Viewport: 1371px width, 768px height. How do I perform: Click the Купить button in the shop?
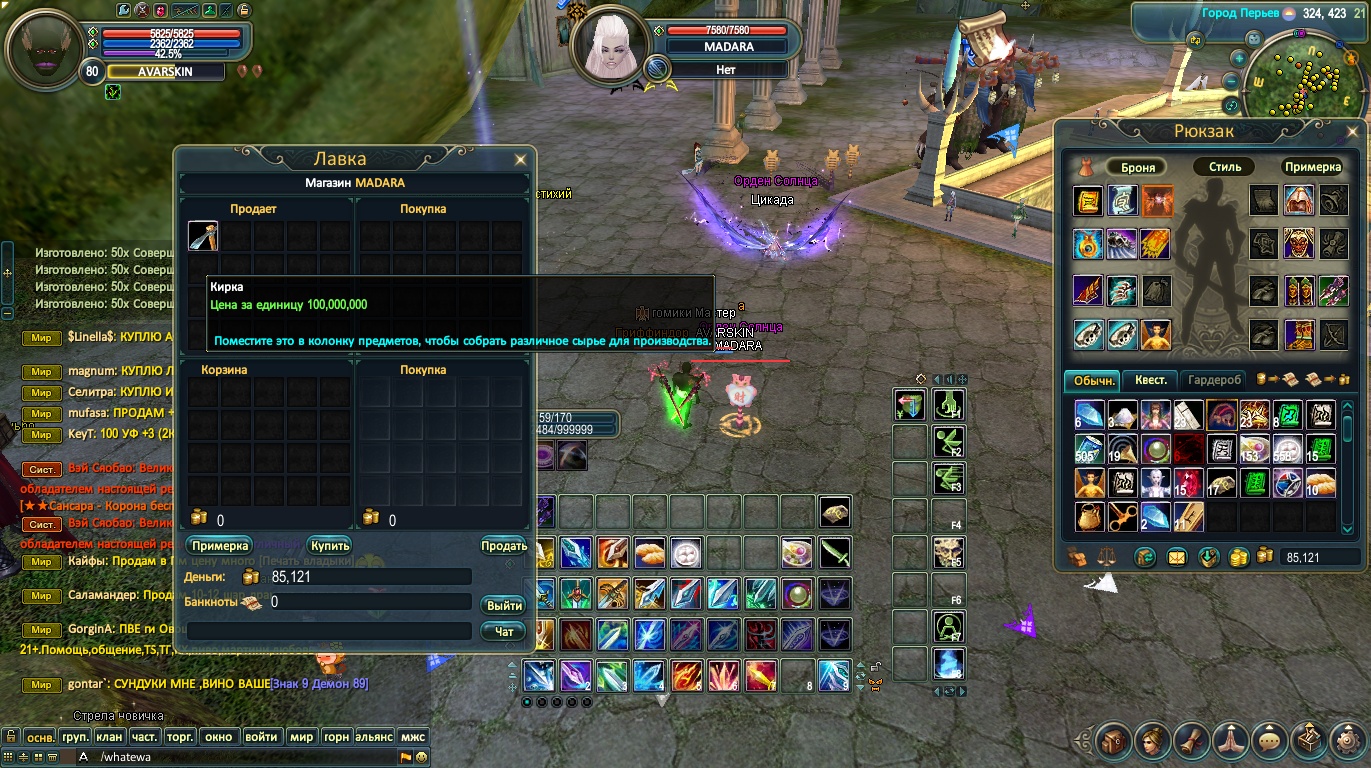(329, 546)
